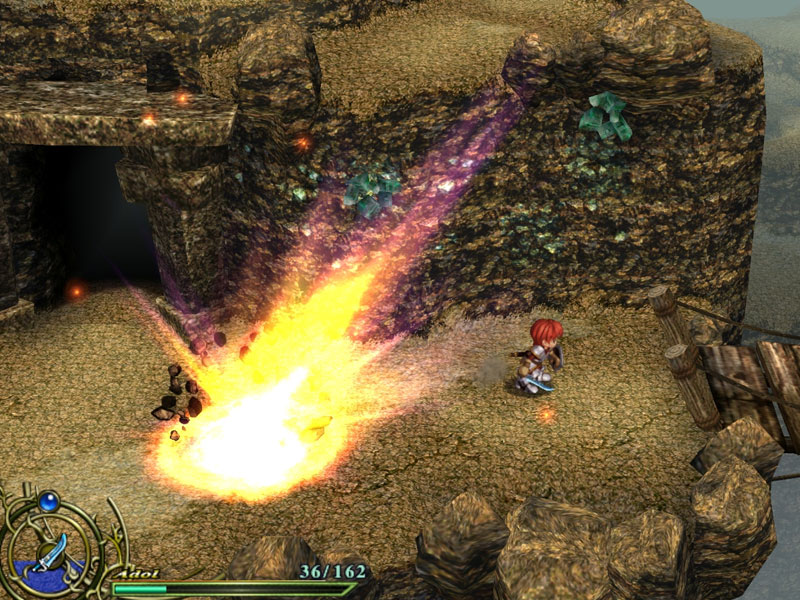Click the blue orb atop the sword gauge
Viewport: 800px width, 600px height.
pos(49,501)
